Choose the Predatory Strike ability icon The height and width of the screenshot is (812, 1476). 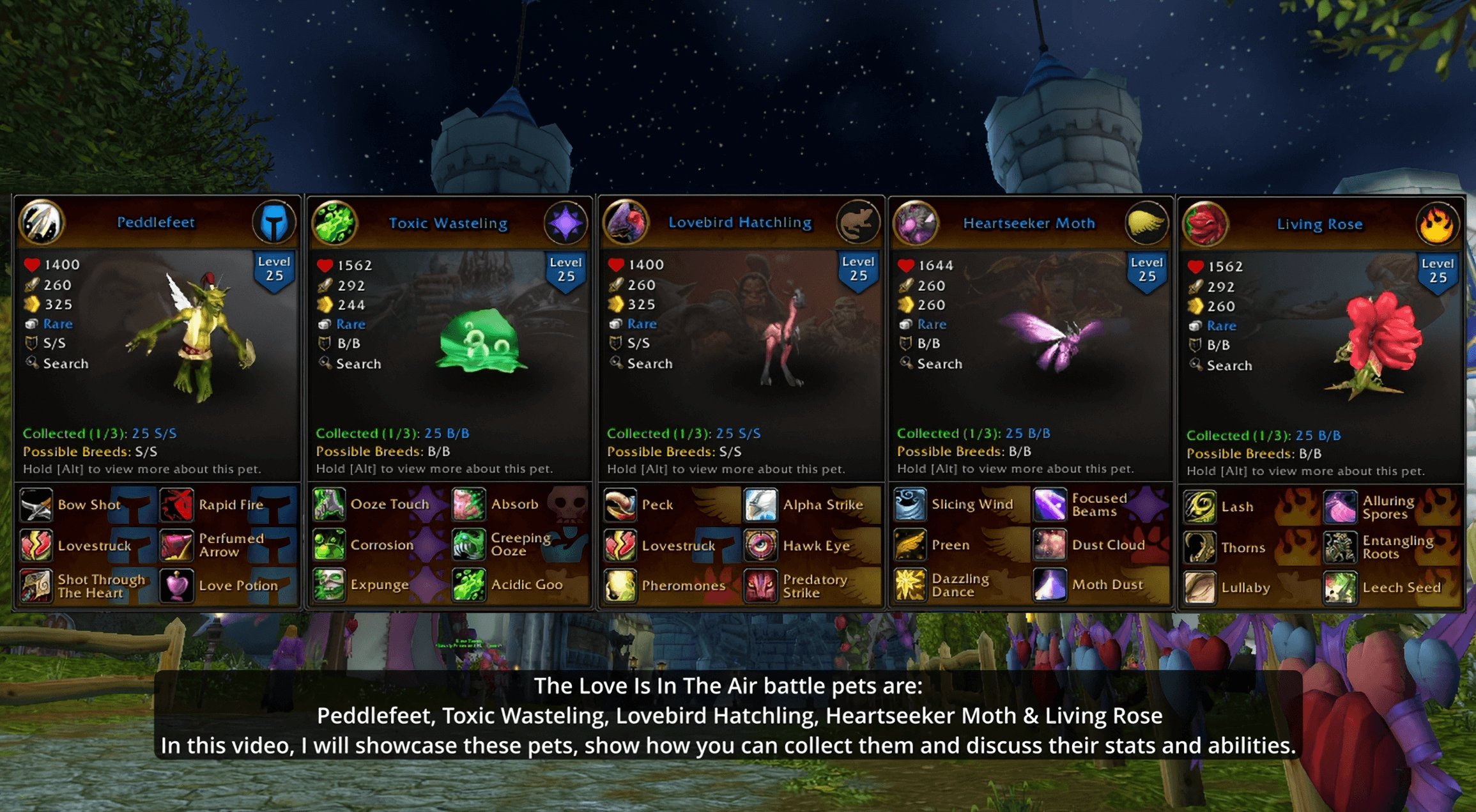pos(760,586)
